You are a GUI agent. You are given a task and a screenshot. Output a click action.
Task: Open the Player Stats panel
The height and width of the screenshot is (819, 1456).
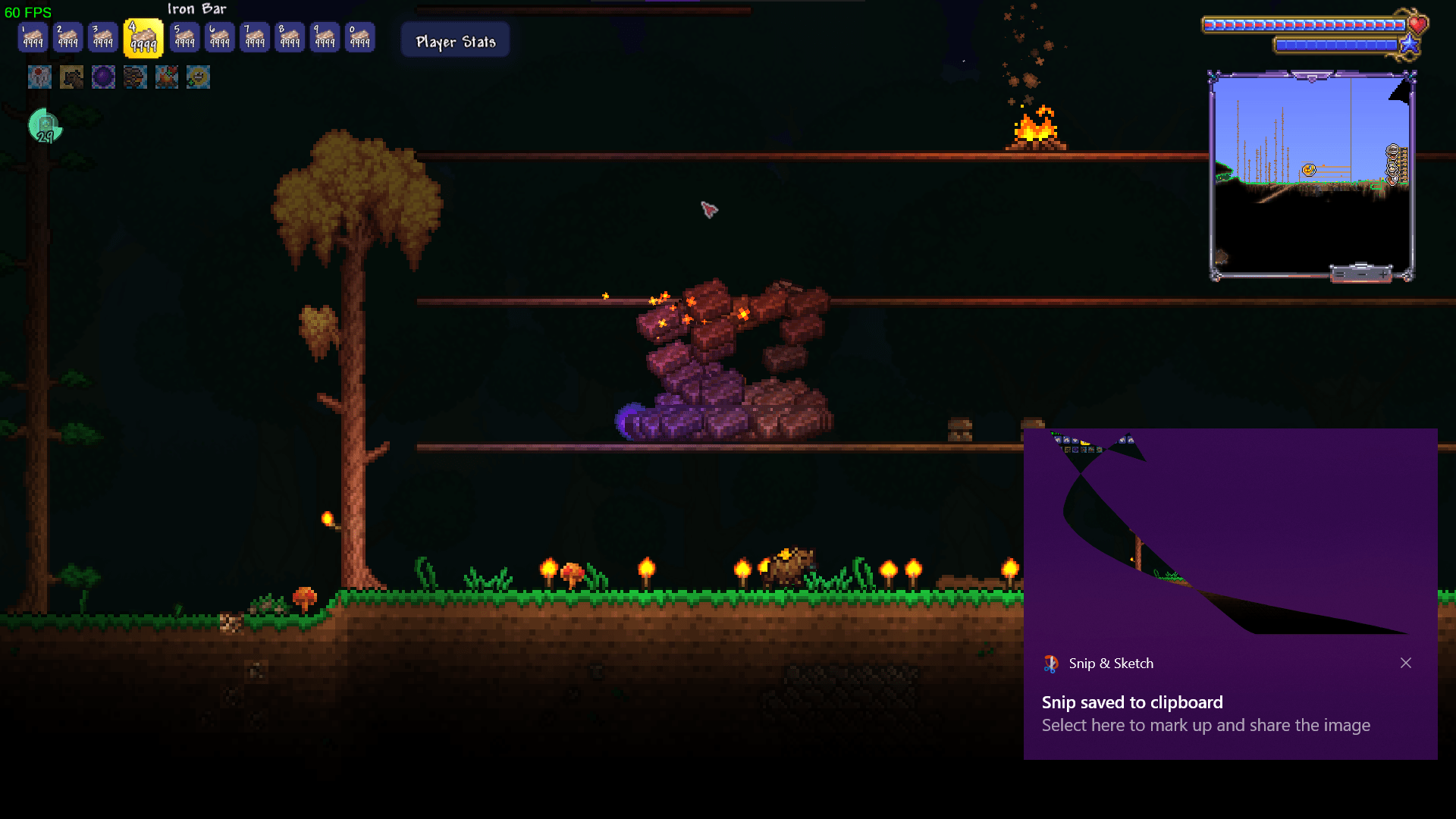point(454,39)
